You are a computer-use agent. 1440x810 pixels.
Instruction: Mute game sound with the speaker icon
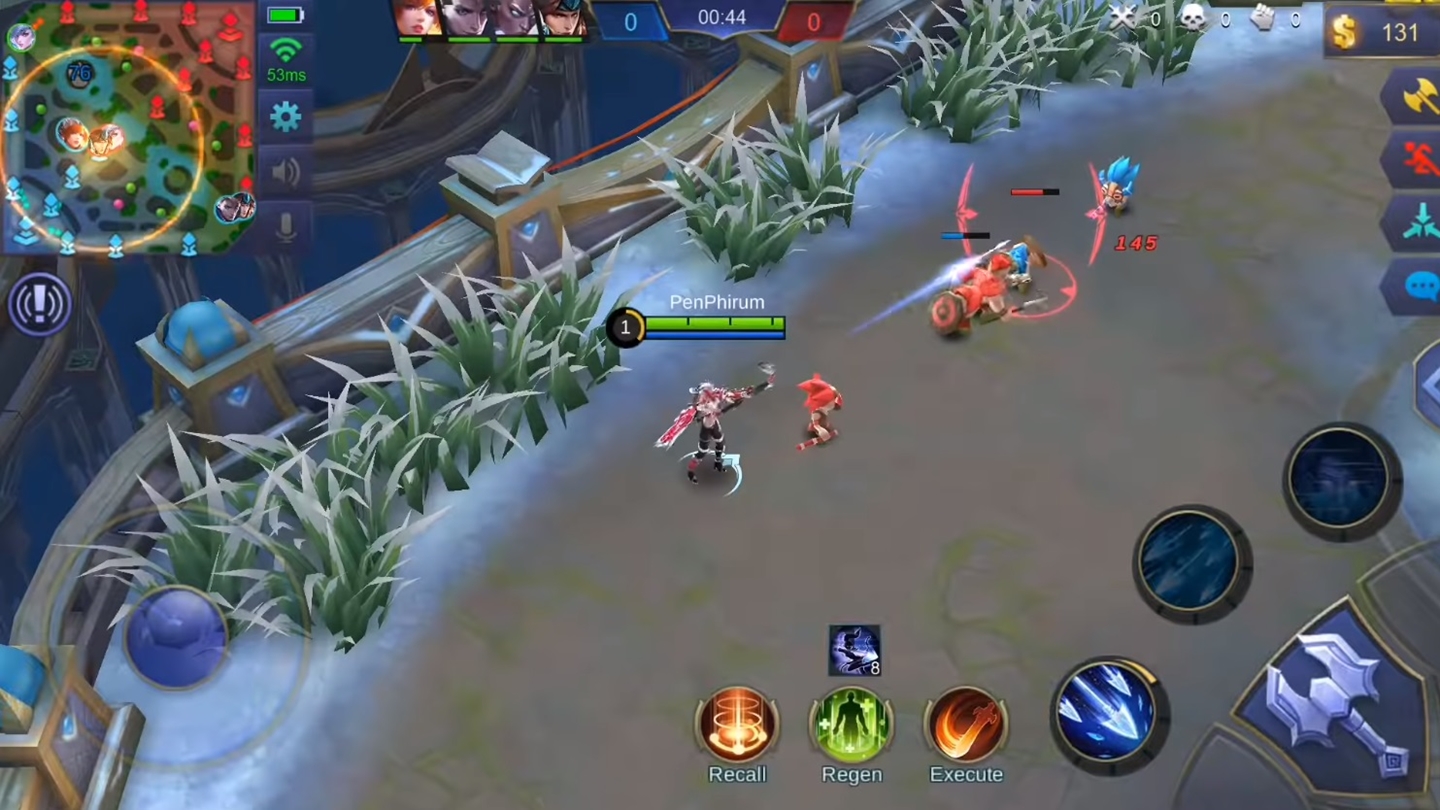tap(286, 172)
